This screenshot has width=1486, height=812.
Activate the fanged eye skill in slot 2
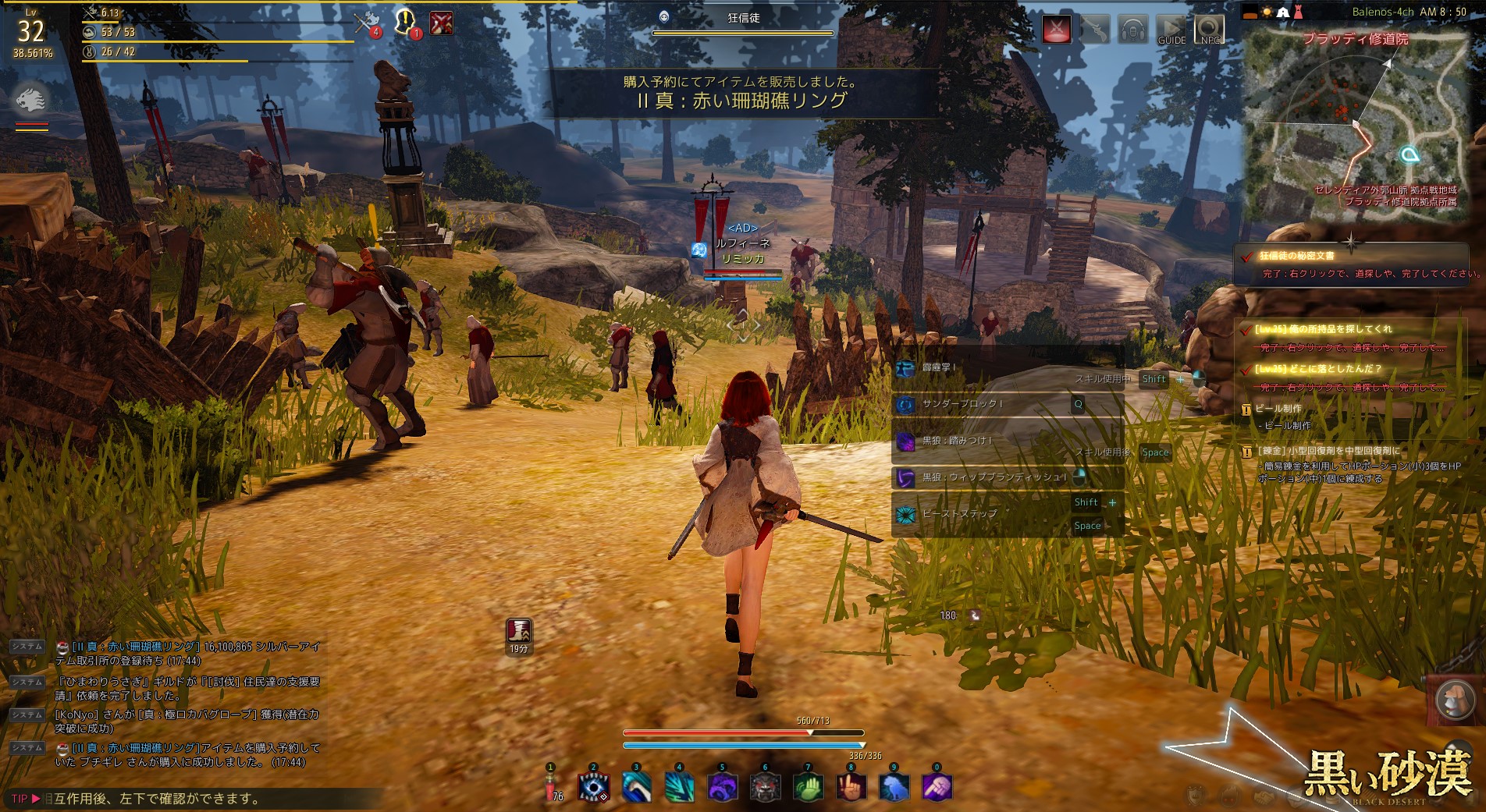click(593, 787)
